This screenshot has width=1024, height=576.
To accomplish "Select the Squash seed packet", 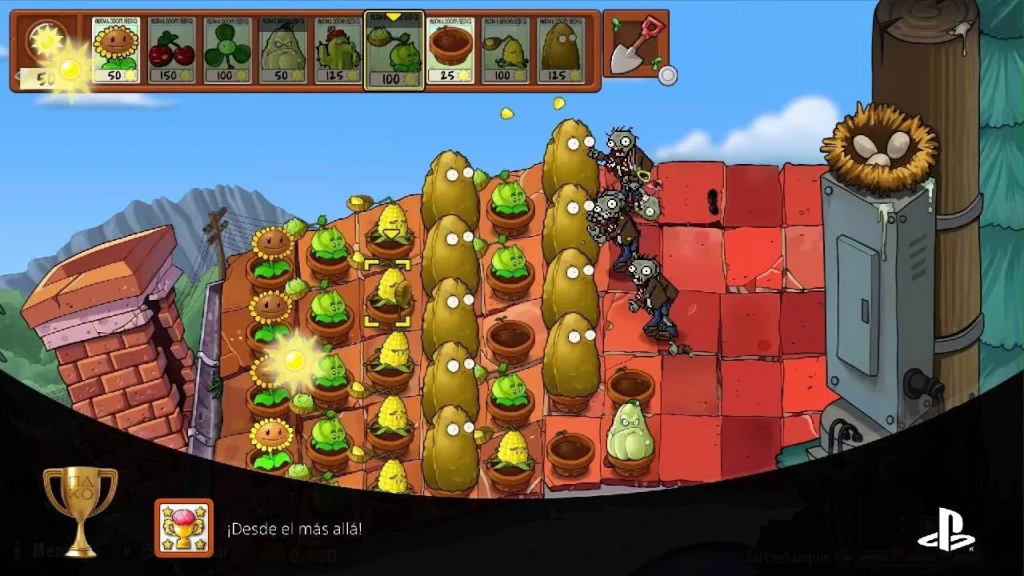I will (x=283, y=50).
